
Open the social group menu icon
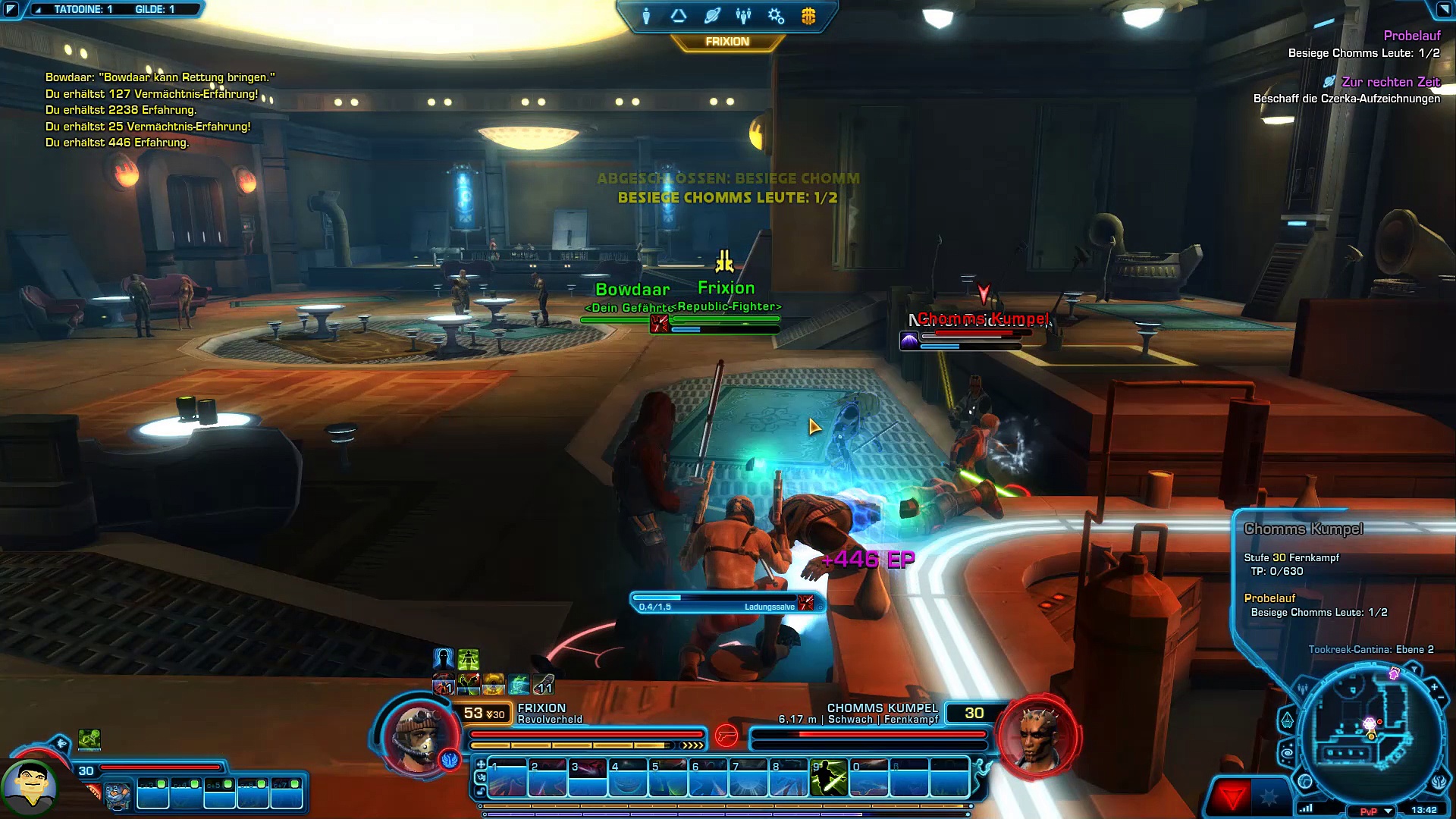[x=743, y=16]
